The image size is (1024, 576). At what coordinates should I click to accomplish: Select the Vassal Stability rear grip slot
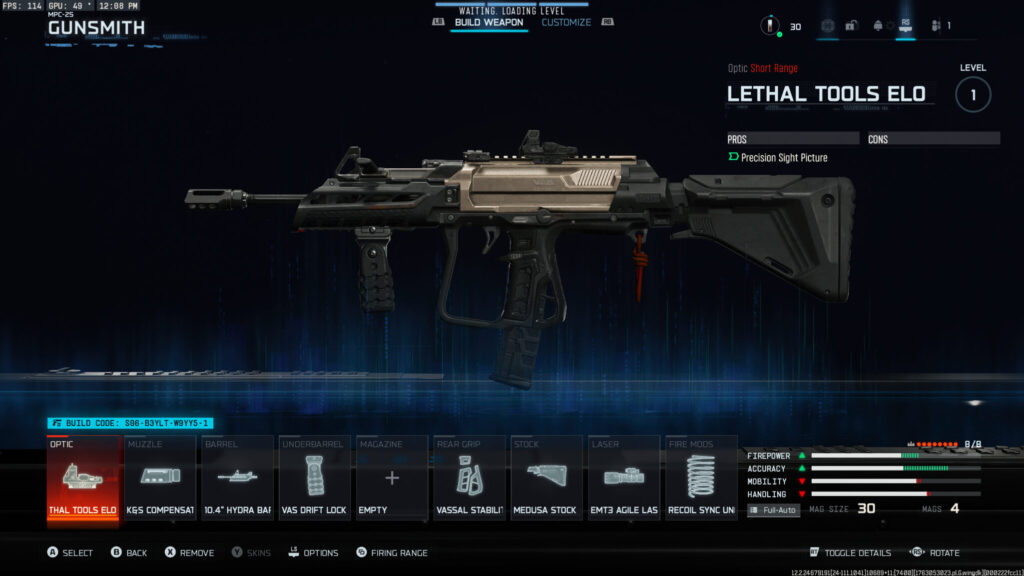click(469, 479)
